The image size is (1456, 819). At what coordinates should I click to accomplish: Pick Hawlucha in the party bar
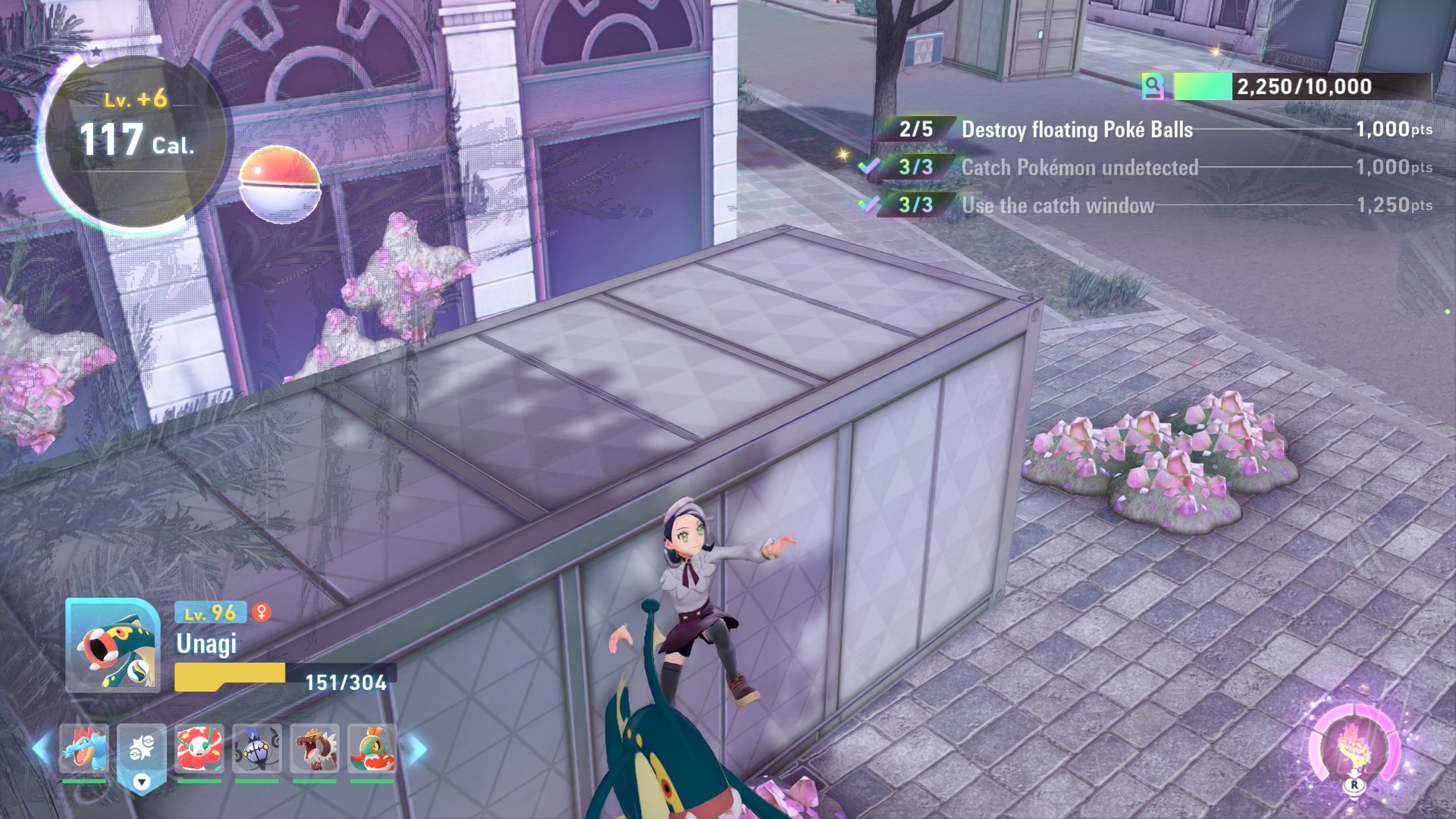[x=372, y=749]
